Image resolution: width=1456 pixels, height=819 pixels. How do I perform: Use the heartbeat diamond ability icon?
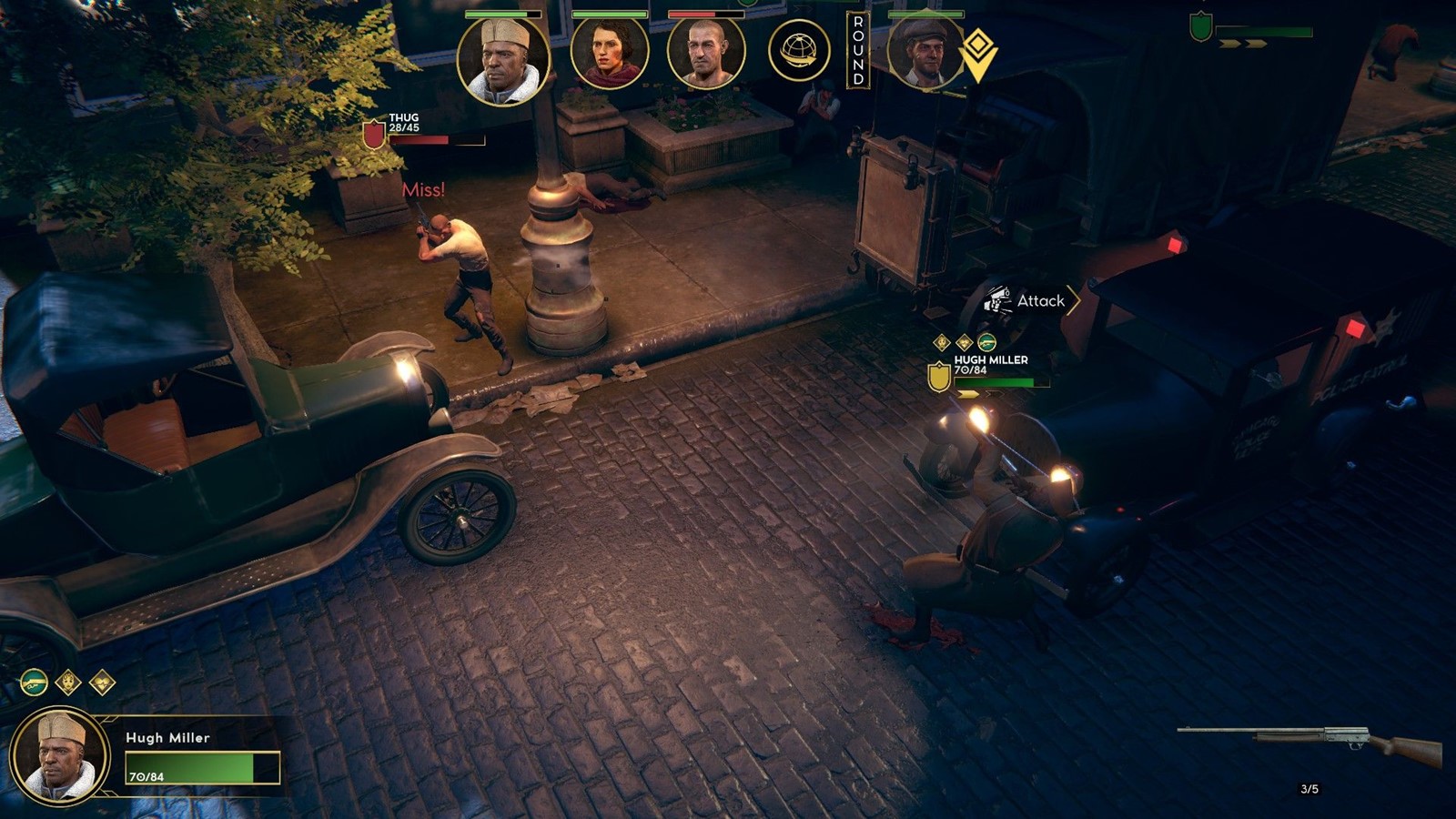[x=102, y=682]
